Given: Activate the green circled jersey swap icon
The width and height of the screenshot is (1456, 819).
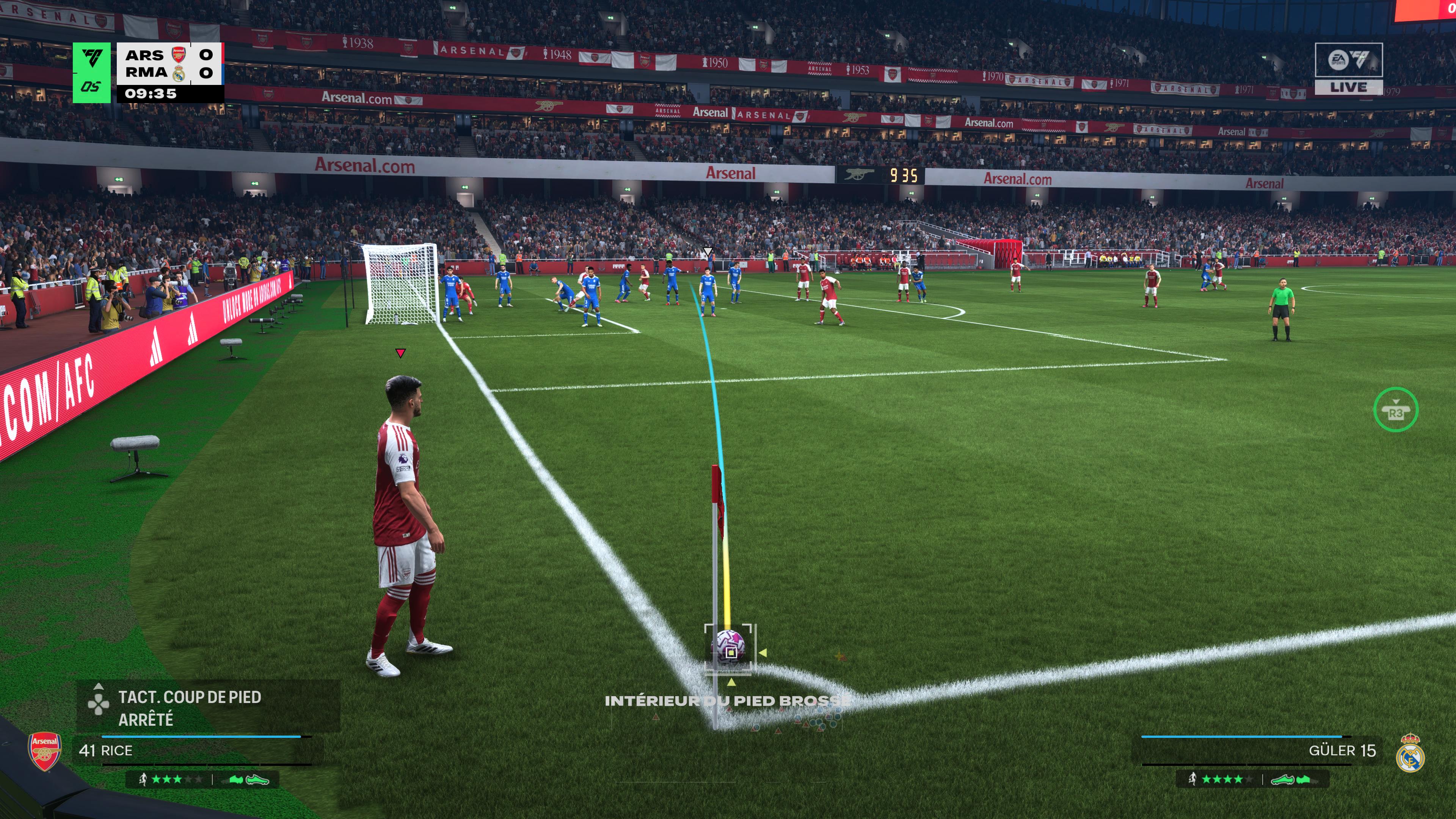Looking at the screenshot, I should [x=1395, y=410].
